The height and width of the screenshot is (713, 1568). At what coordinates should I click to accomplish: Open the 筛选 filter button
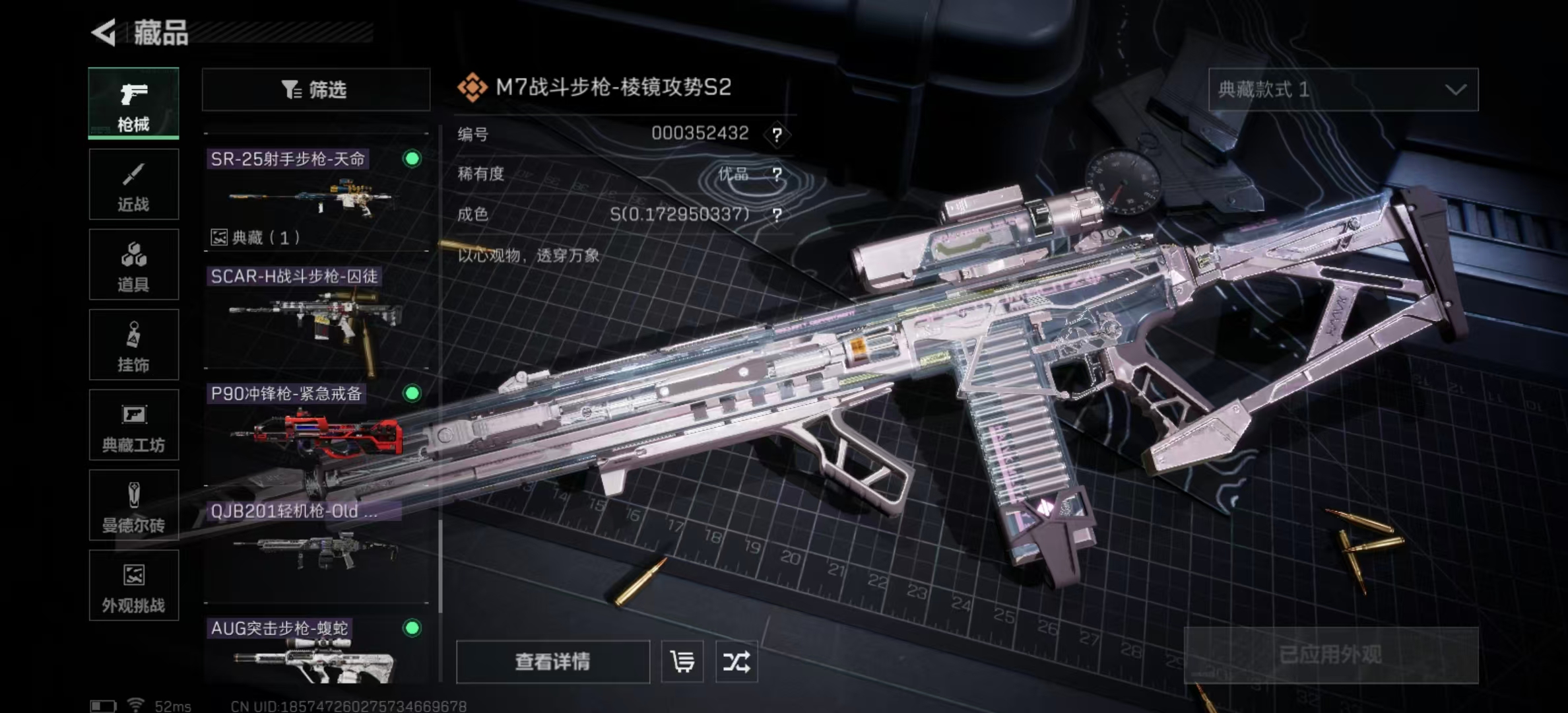point(315,89)
